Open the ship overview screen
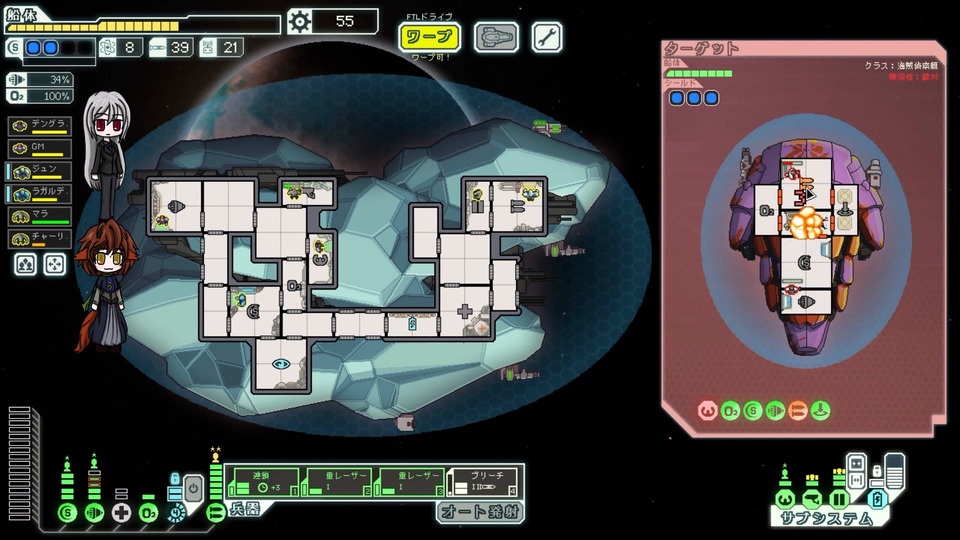This screenshot has width=960, height=540. pyautogui.click(x=495, y=38)
